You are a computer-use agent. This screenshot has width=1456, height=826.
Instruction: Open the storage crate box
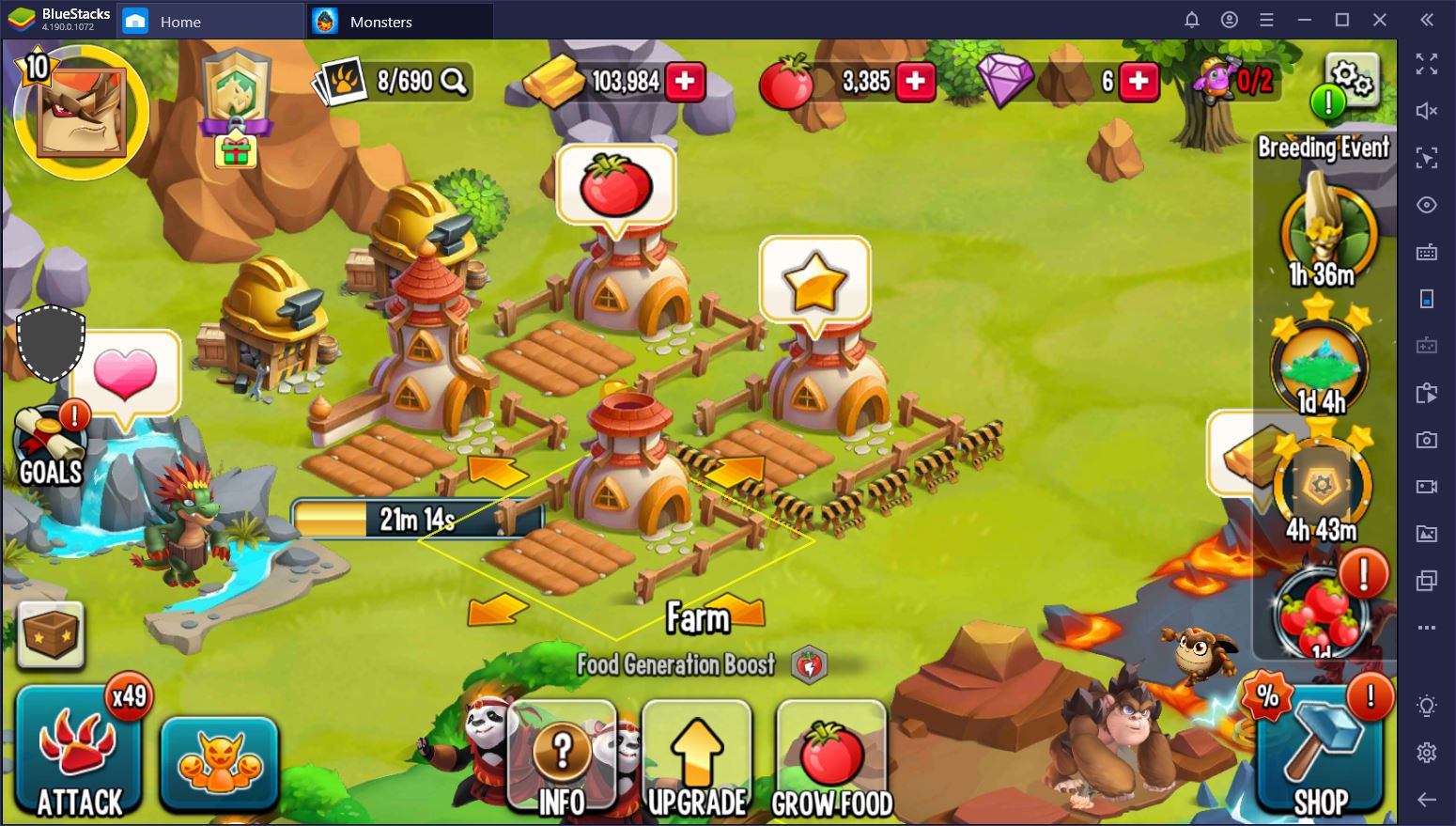point(52,635)
